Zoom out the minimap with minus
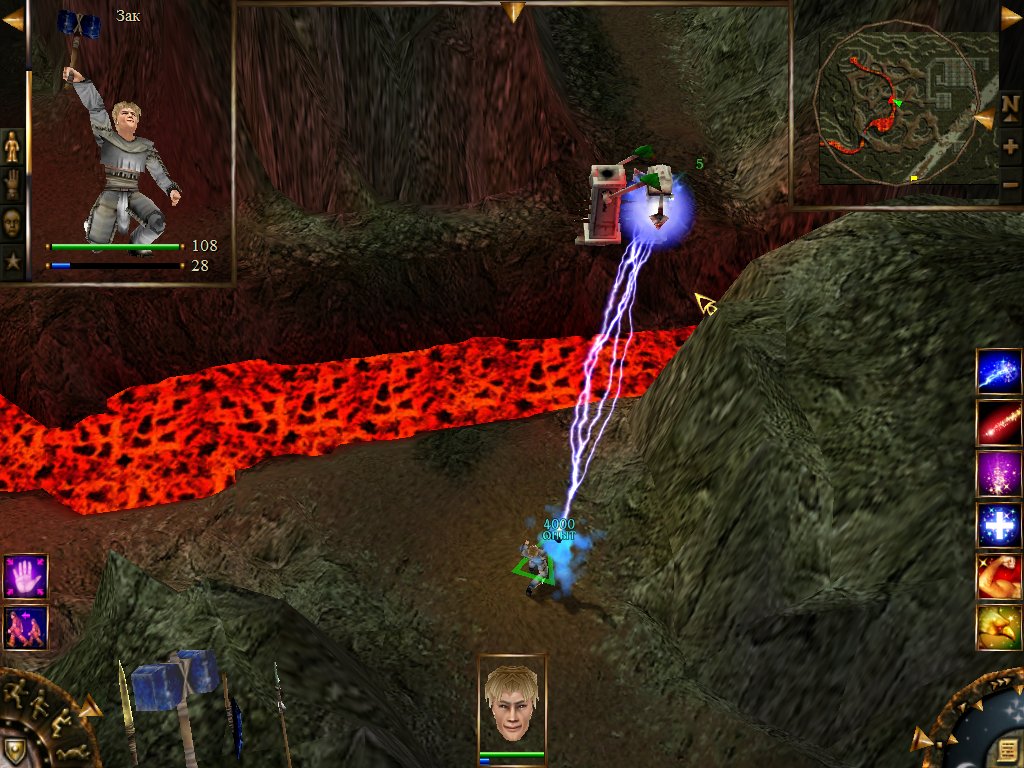The width and height of the screenshot is (1024, 768). pos(1010,184)
